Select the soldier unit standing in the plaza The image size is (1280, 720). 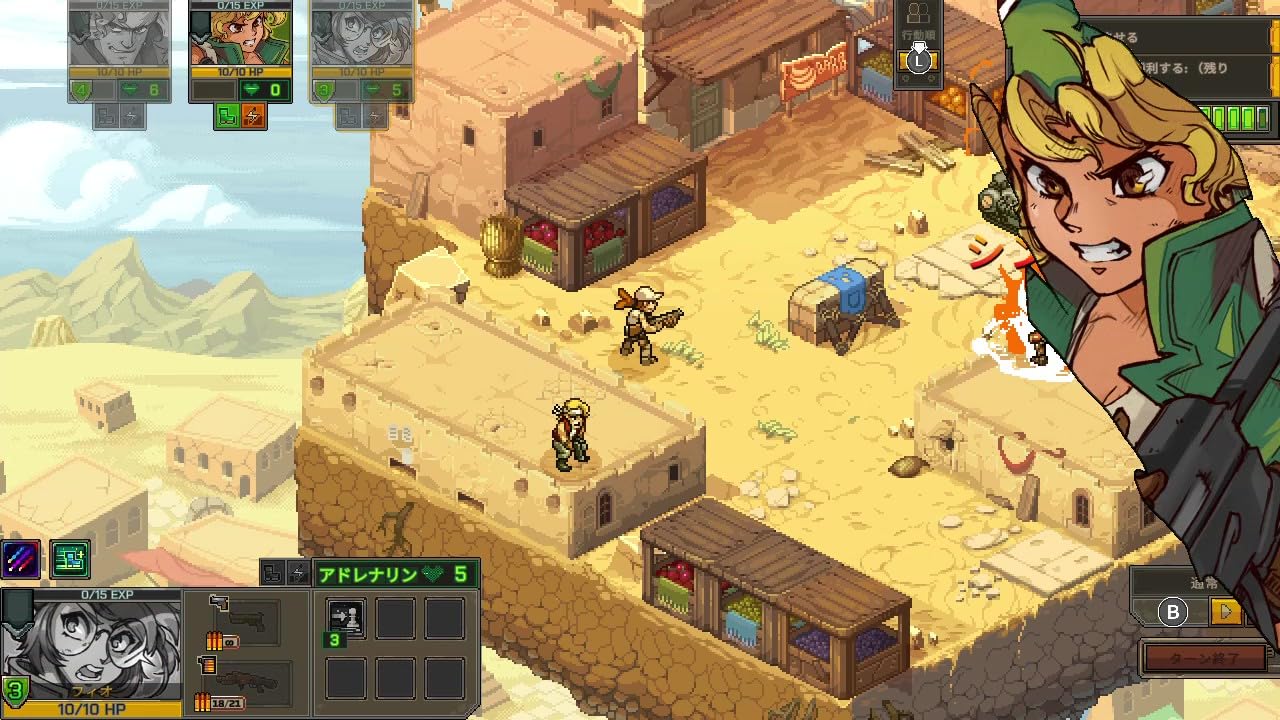640,325
